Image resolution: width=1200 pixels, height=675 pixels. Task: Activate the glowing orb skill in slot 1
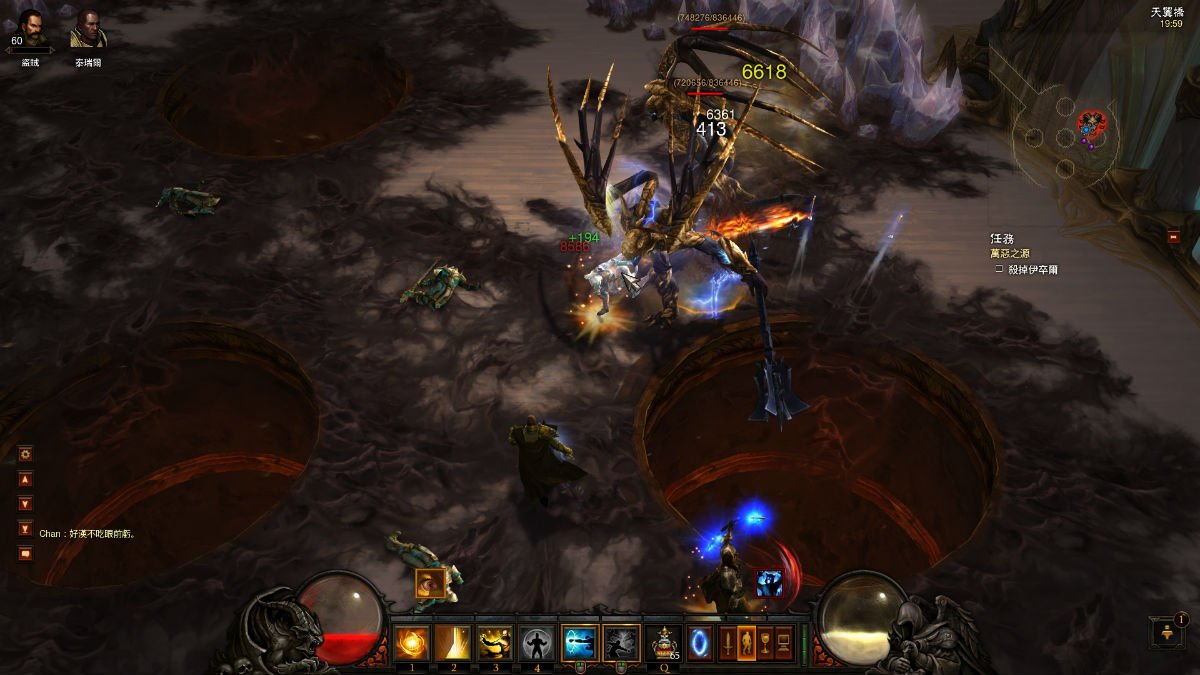411,642
